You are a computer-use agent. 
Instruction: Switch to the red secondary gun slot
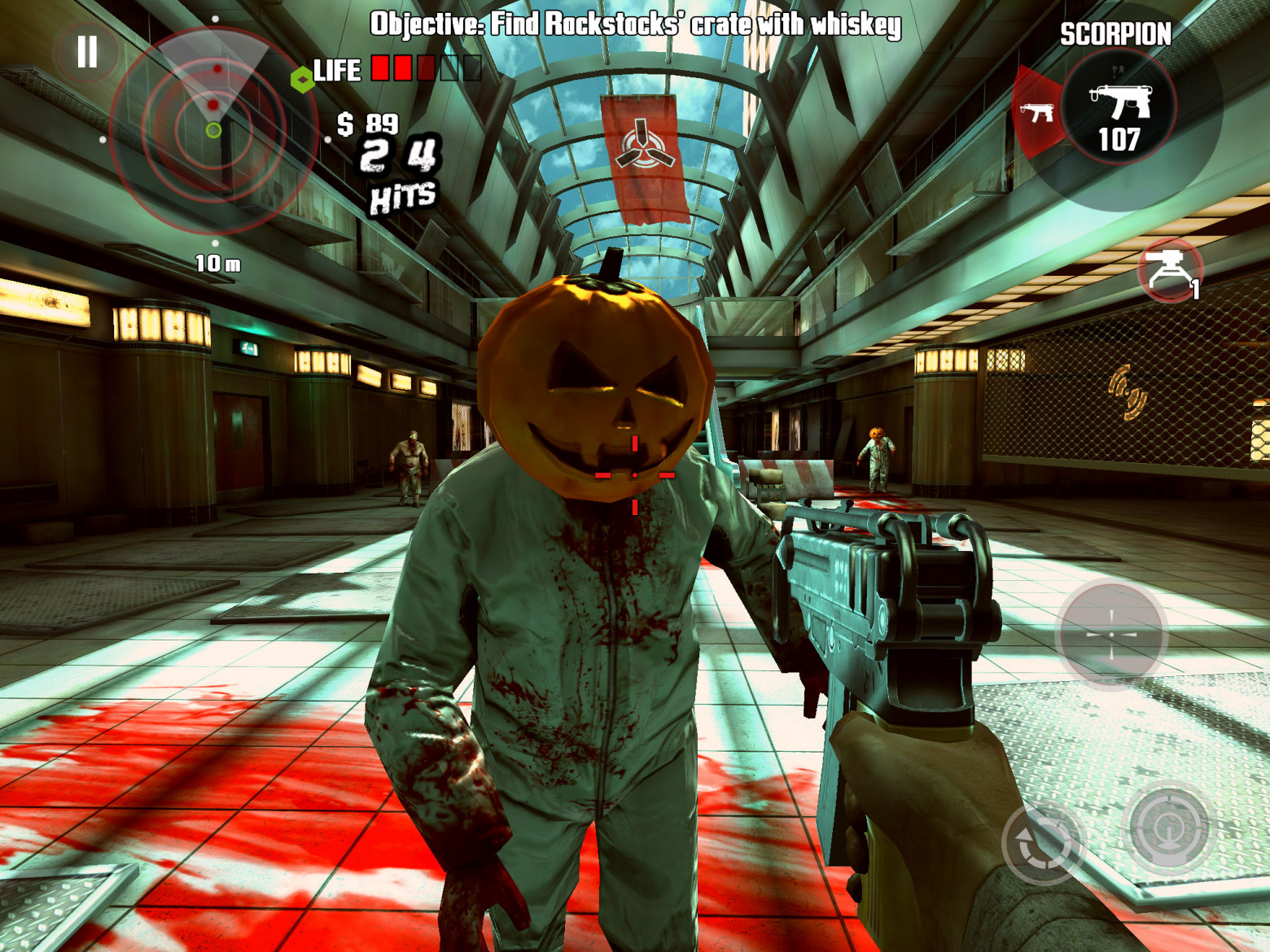click(1037, 112)
